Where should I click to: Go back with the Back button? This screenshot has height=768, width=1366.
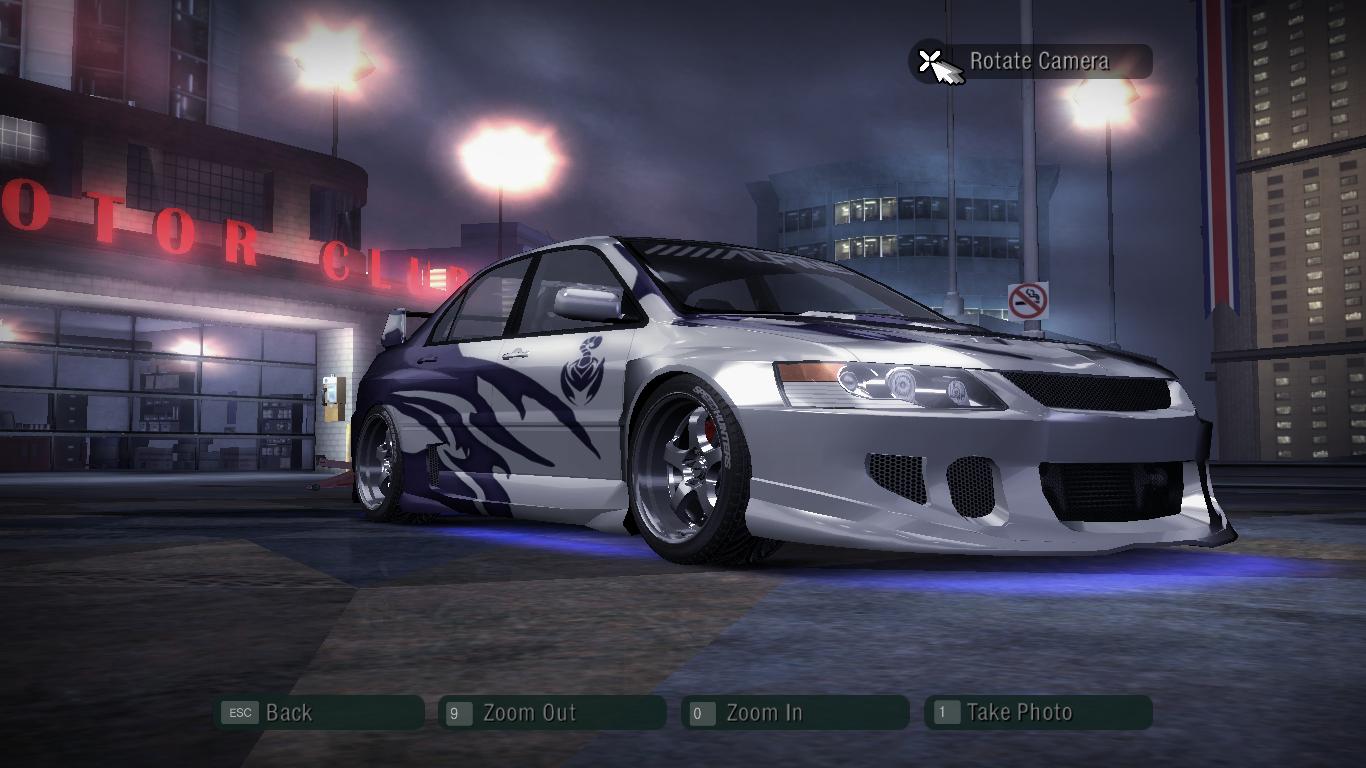[318, 713]
